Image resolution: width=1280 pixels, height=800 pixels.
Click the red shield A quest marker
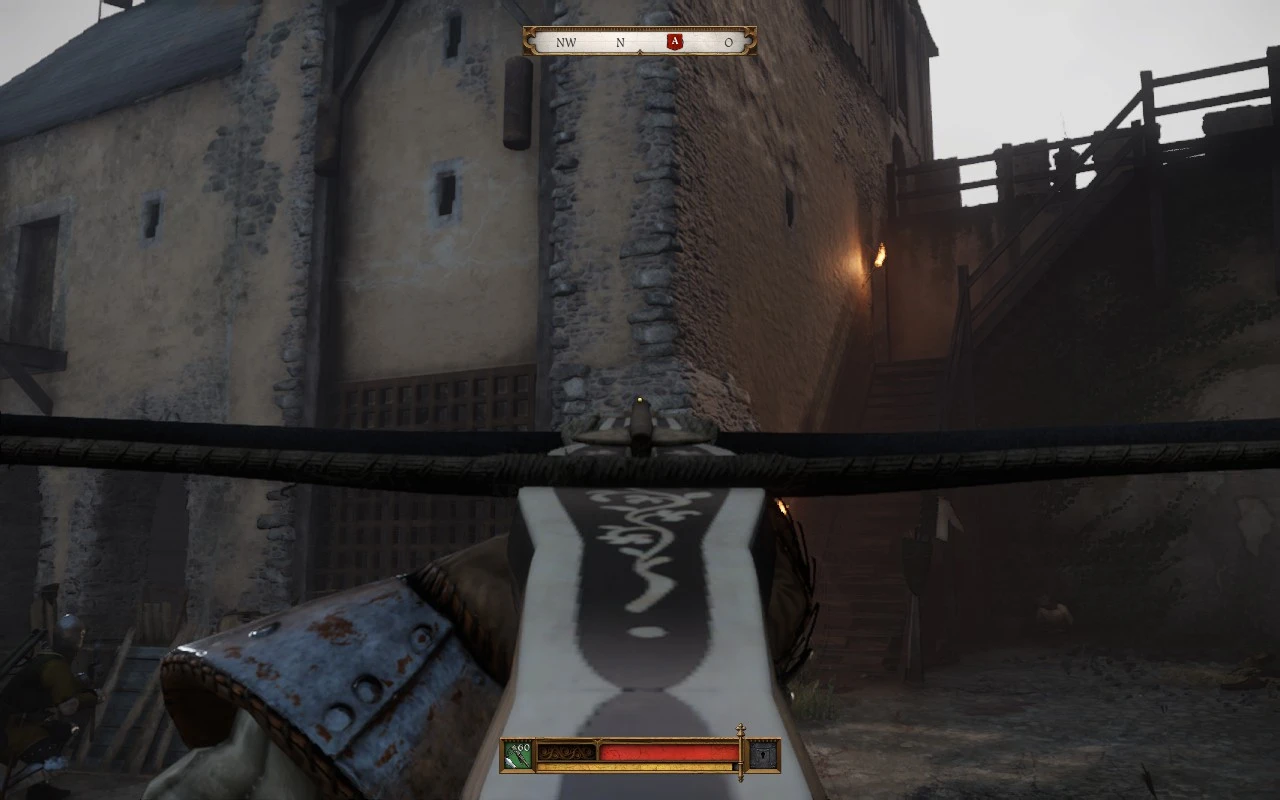click(x=675, y=42)
